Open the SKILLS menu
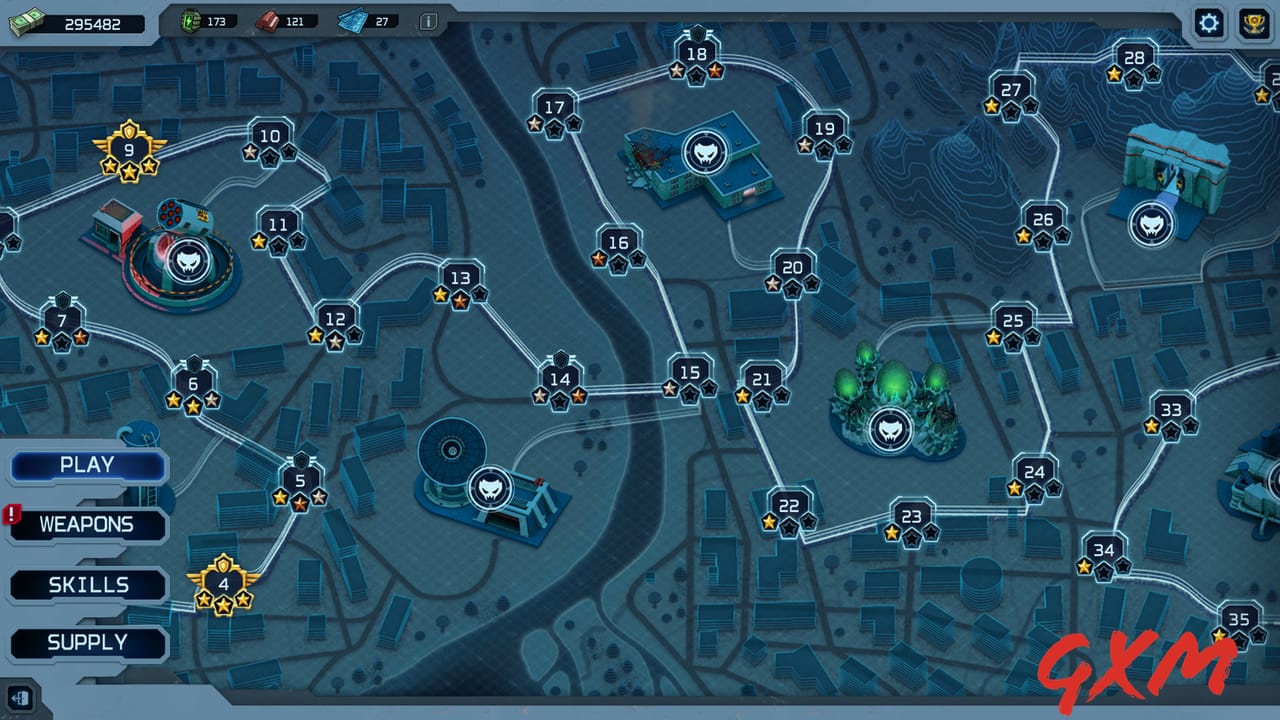The width and height of the screenshot is (1280, 720). 88,585
